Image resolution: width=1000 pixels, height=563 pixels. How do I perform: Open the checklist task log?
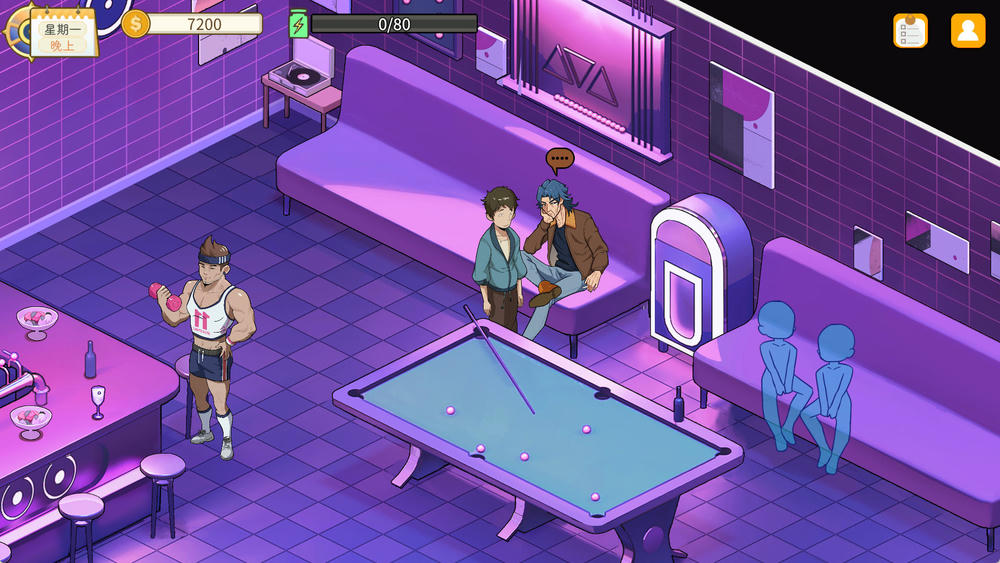[910, 30]
